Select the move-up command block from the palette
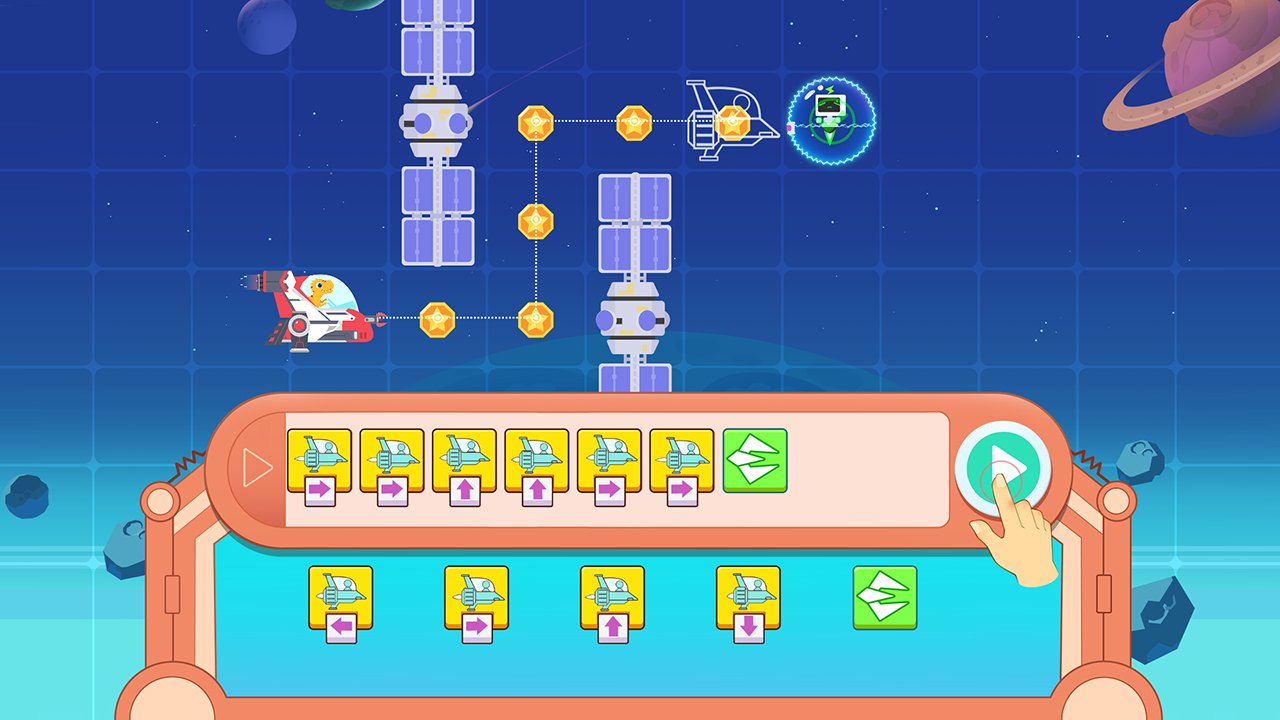1280x720 pixels. (612, 600)
